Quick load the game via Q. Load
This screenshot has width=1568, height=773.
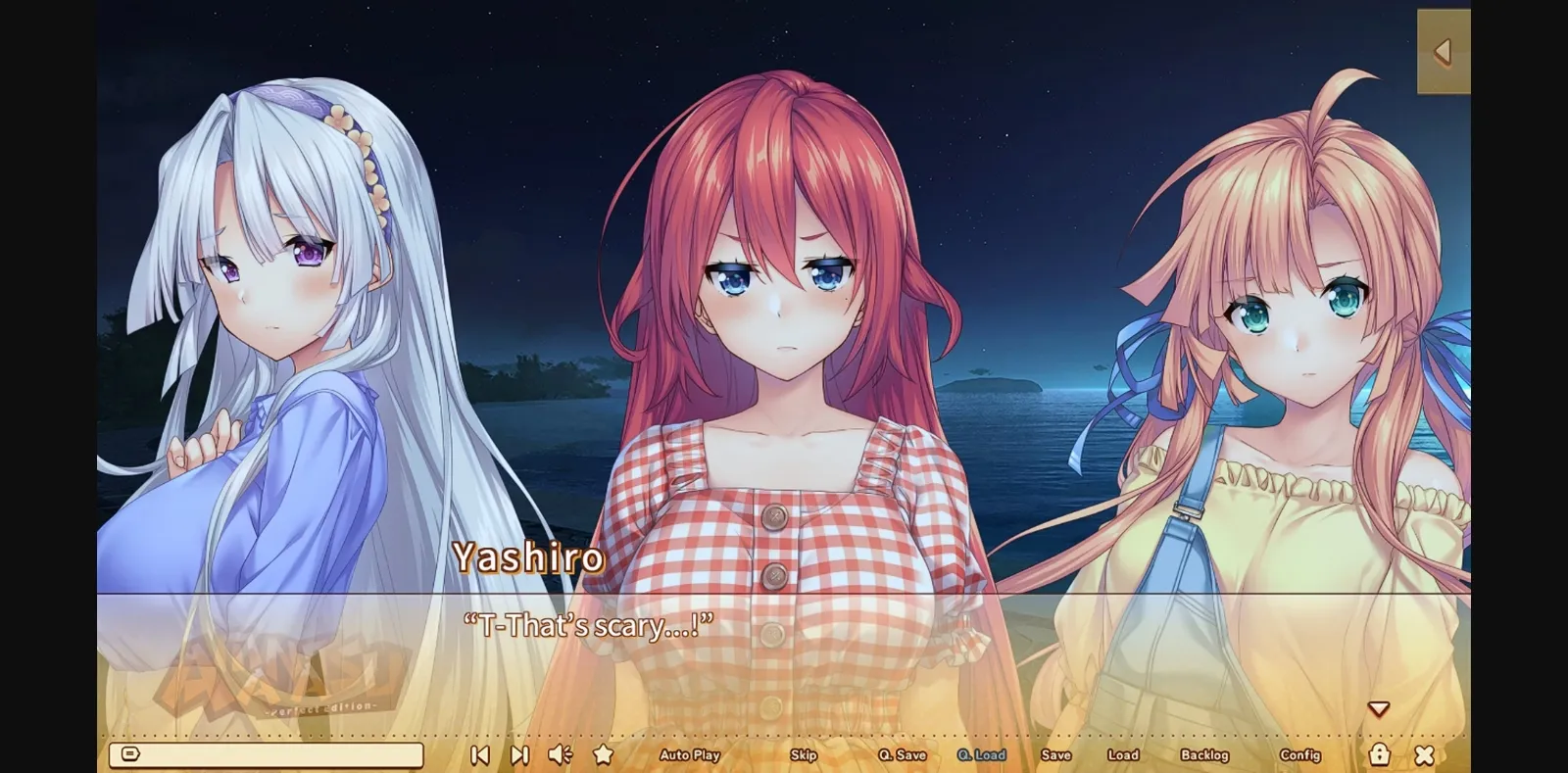click(983, 754)
